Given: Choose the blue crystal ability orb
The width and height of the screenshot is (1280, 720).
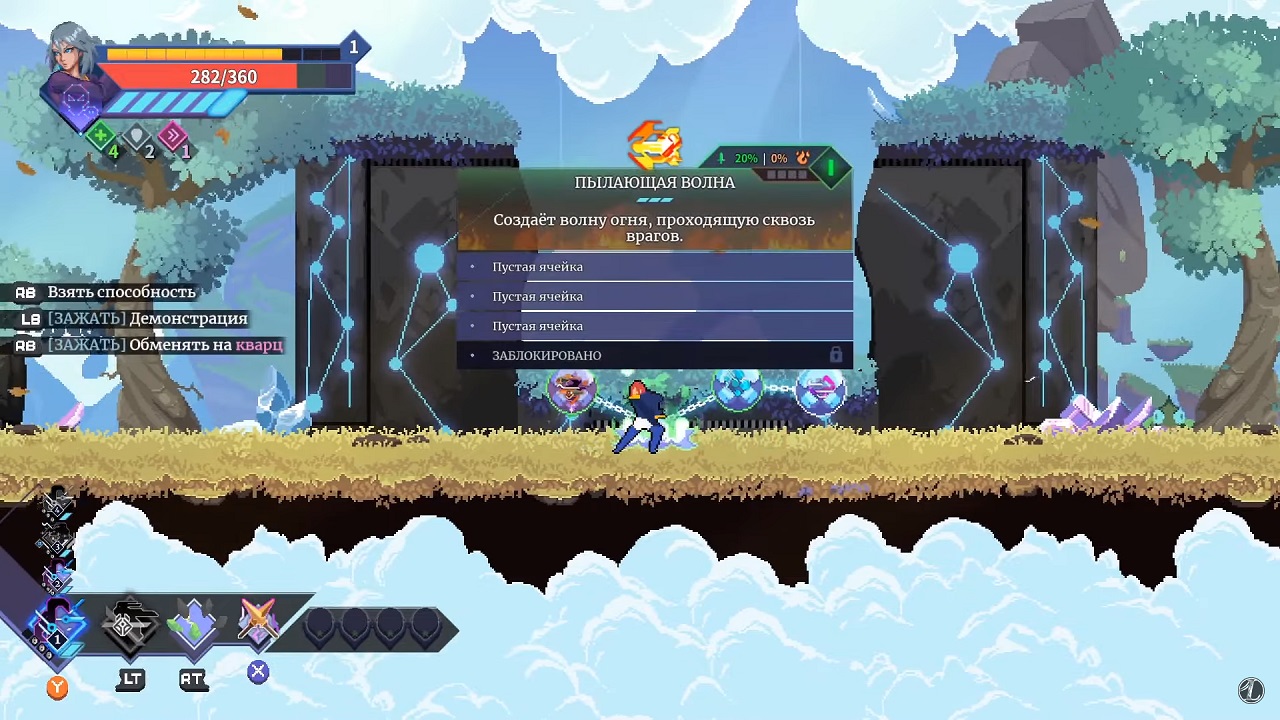Looking at the screenshot, I should [738, 388].
